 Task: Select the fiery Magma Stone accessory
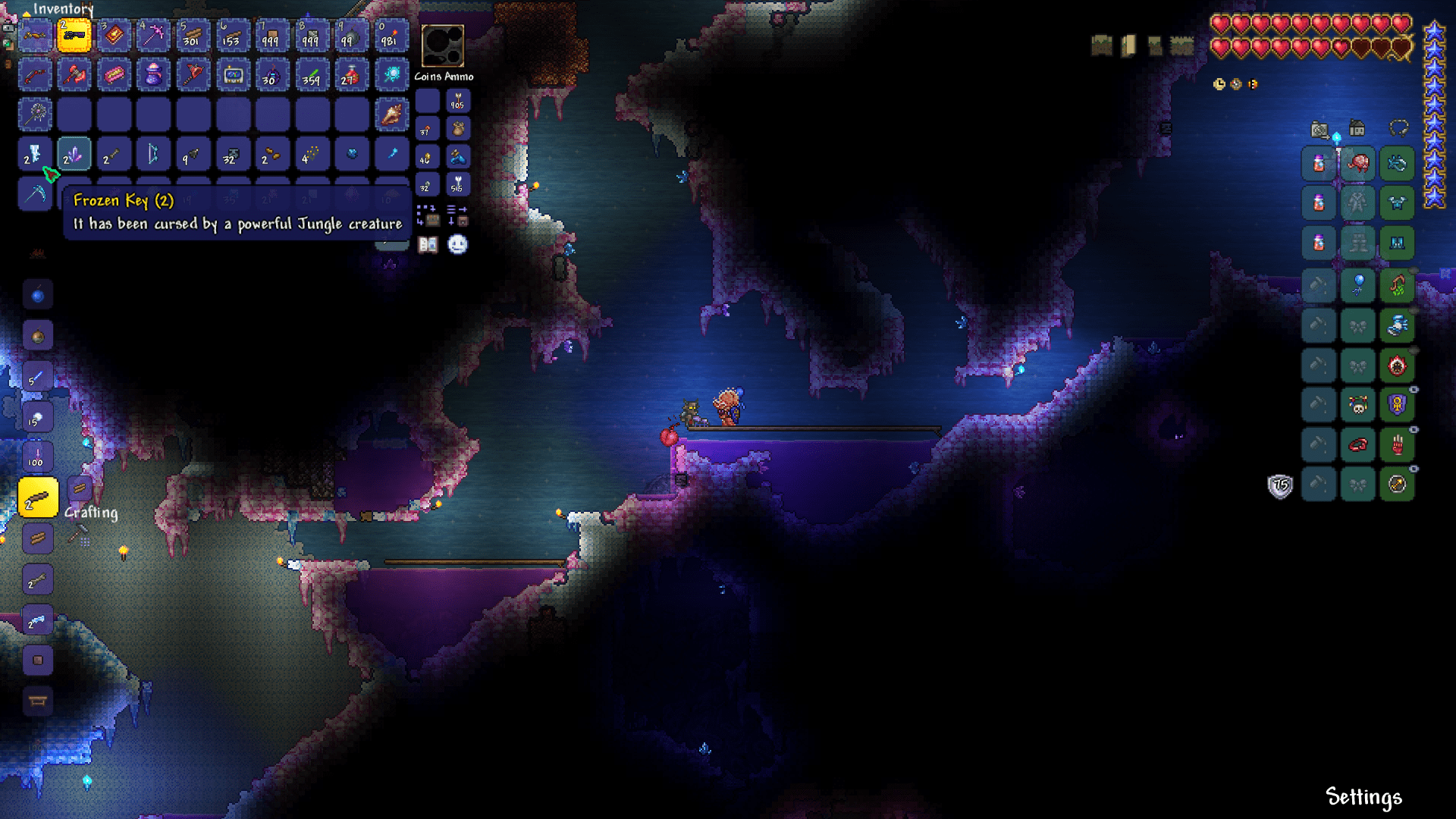1398,366
